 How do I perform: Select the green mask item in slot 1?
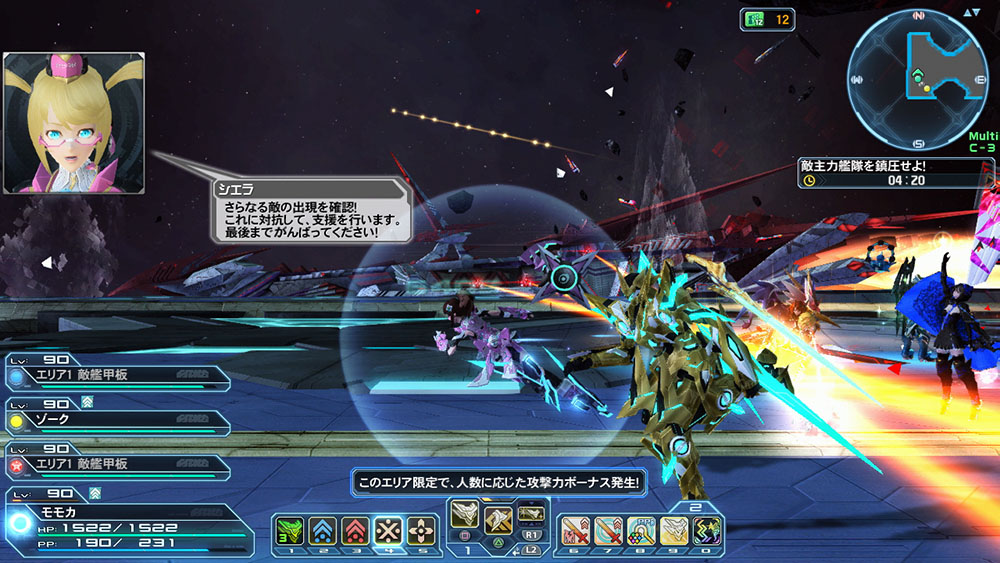(x=289, y=531)
